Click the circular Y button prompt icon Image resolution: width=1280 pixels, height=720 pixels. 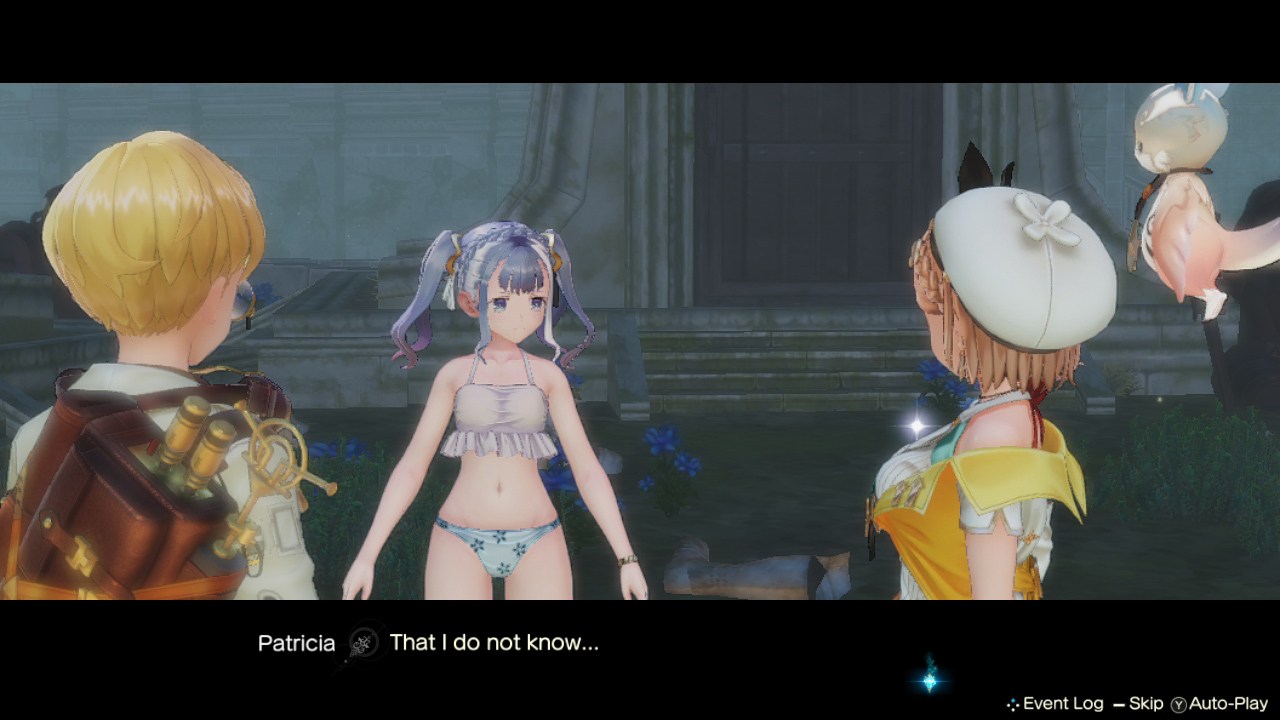[1177, 704]
